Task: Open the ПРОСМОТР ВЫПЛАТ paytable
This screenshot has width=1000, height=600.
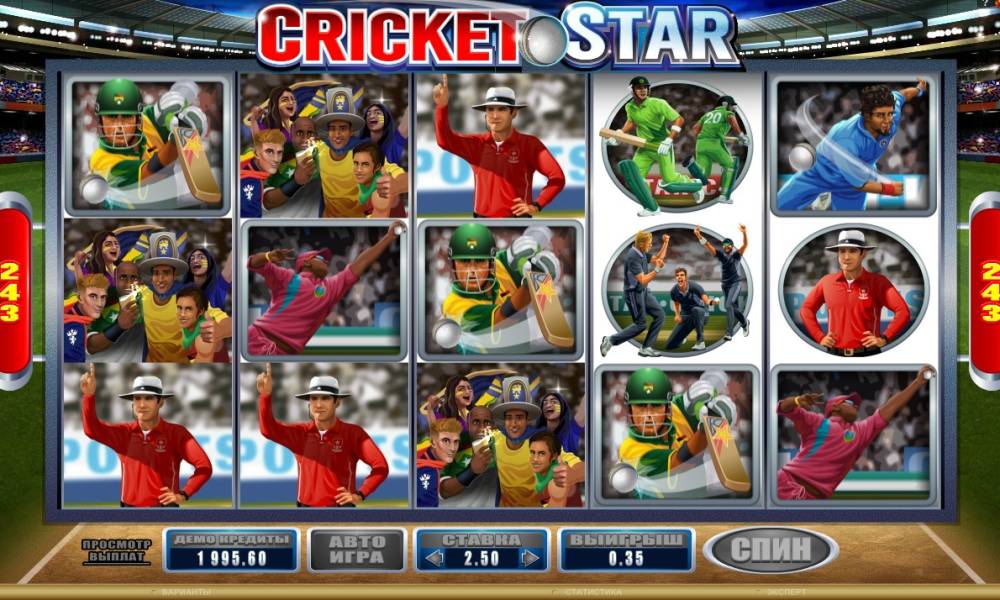Action: (117, 550)
